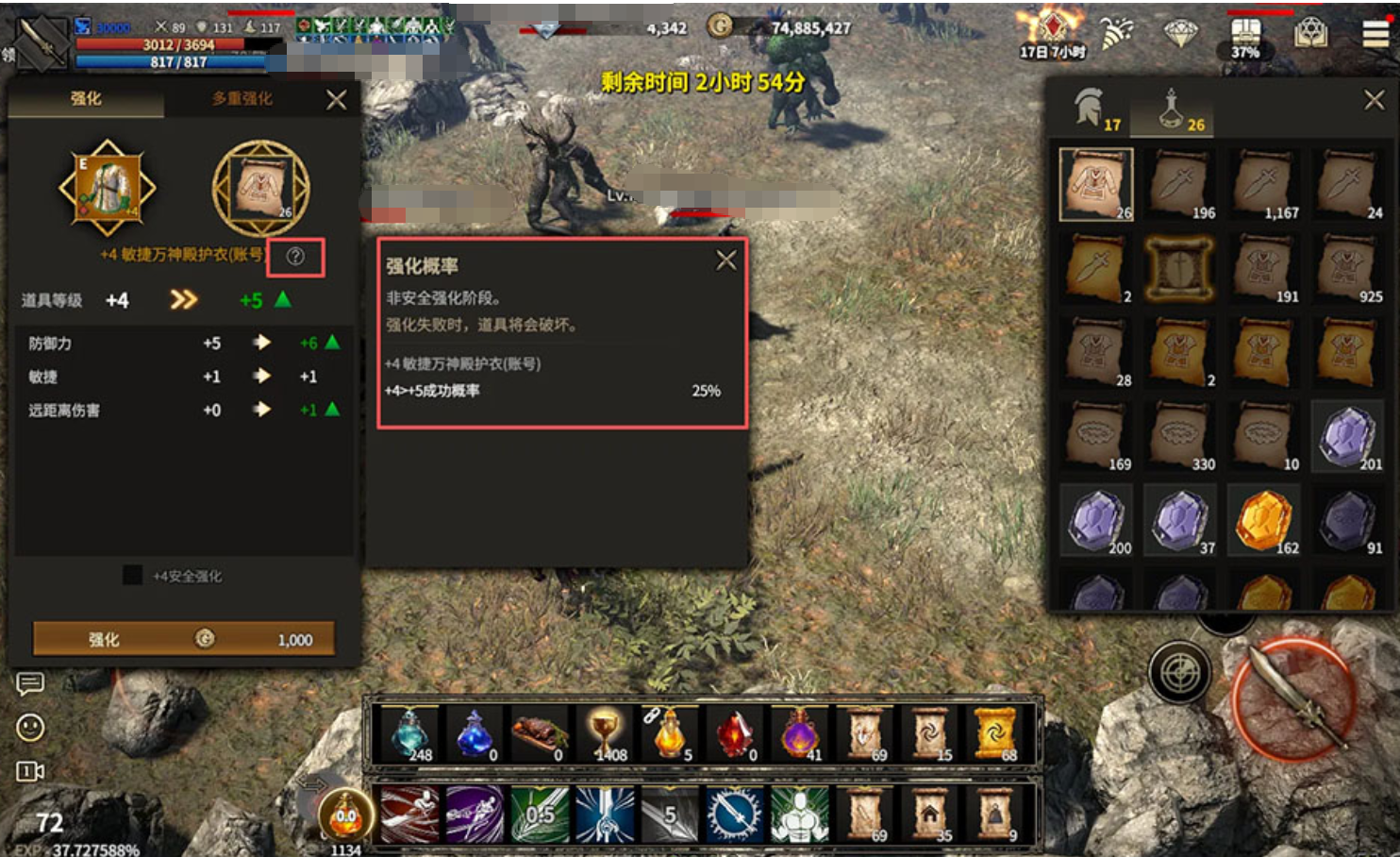Screen dimensions: 1400x857
Task: Close the enhancement panel
Action: point(336,99)
